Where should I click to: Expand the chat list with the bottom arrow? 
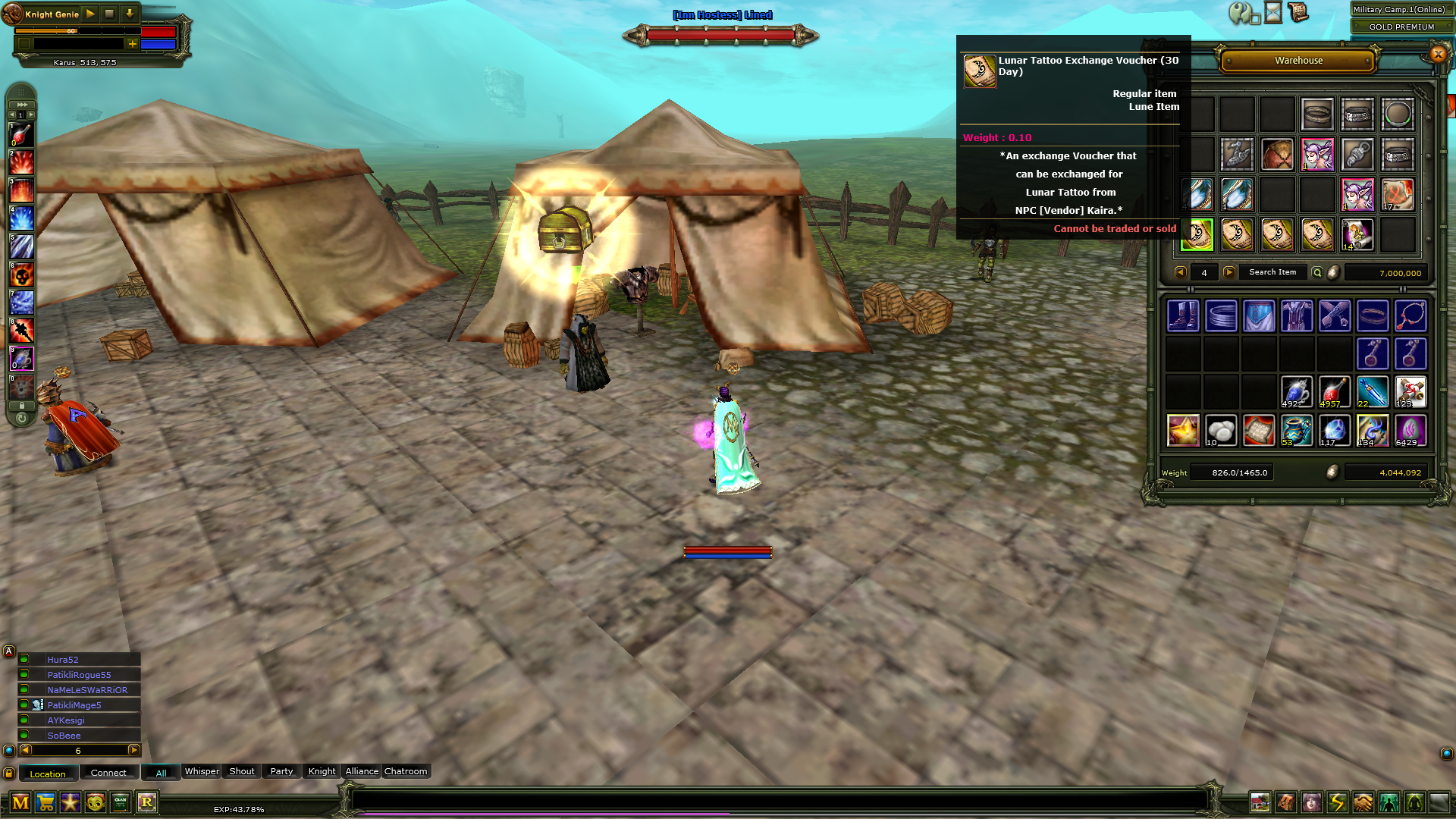pos(134,750)
